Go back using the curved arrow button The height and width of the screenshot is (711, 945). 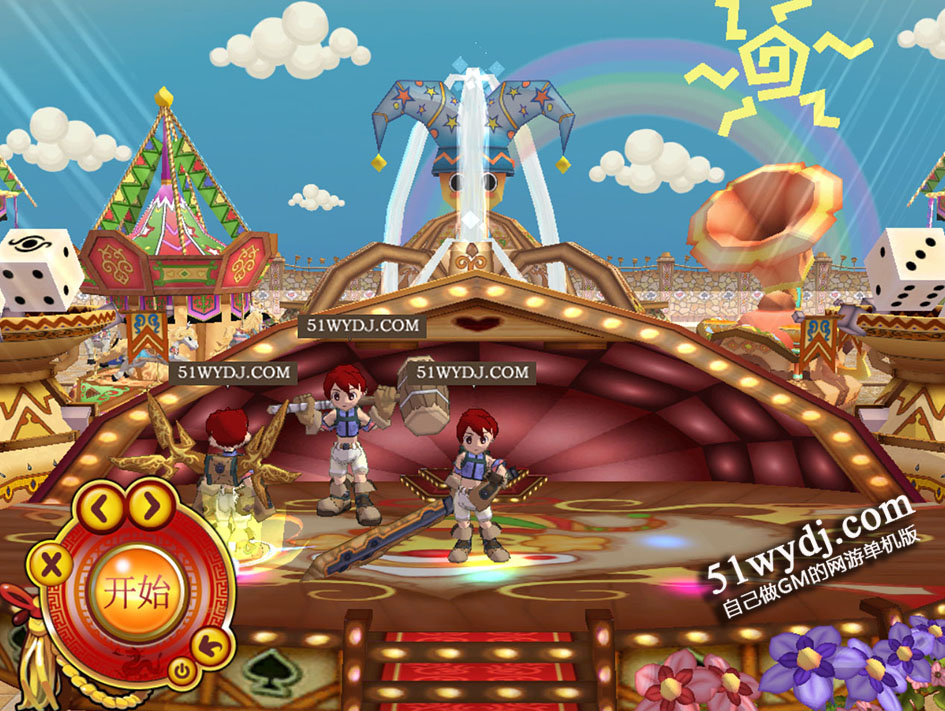click(x=211, y=646)
